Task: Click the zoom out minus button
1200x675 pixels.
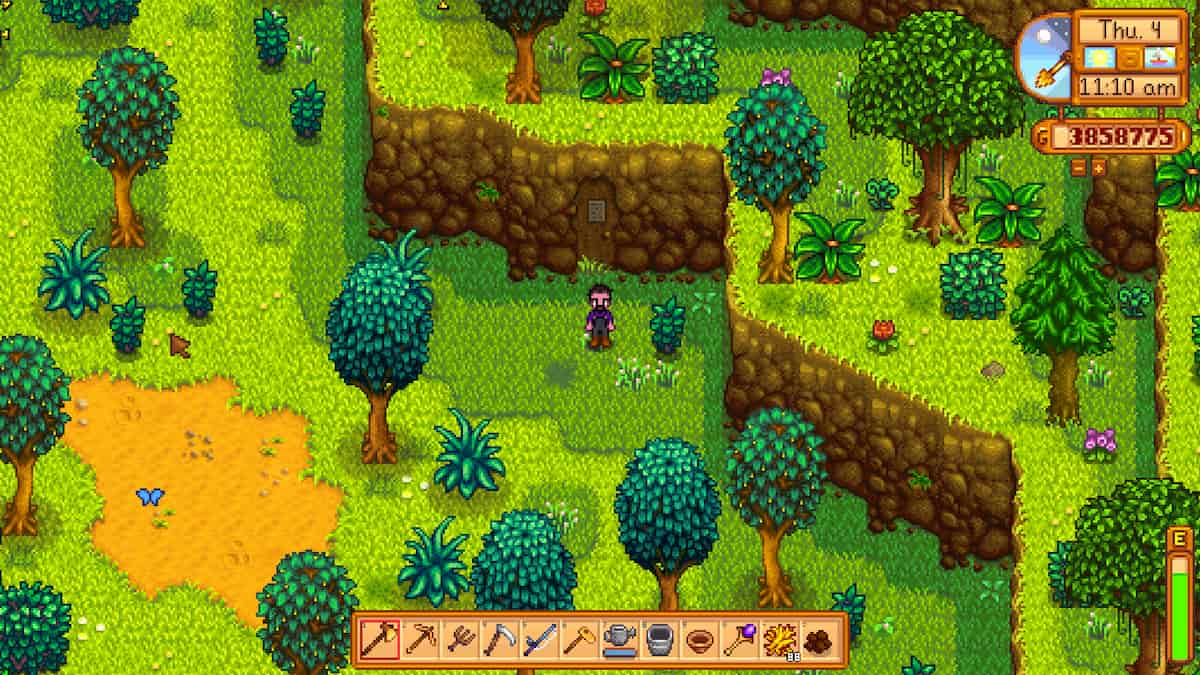Action: click(1079, 167)
